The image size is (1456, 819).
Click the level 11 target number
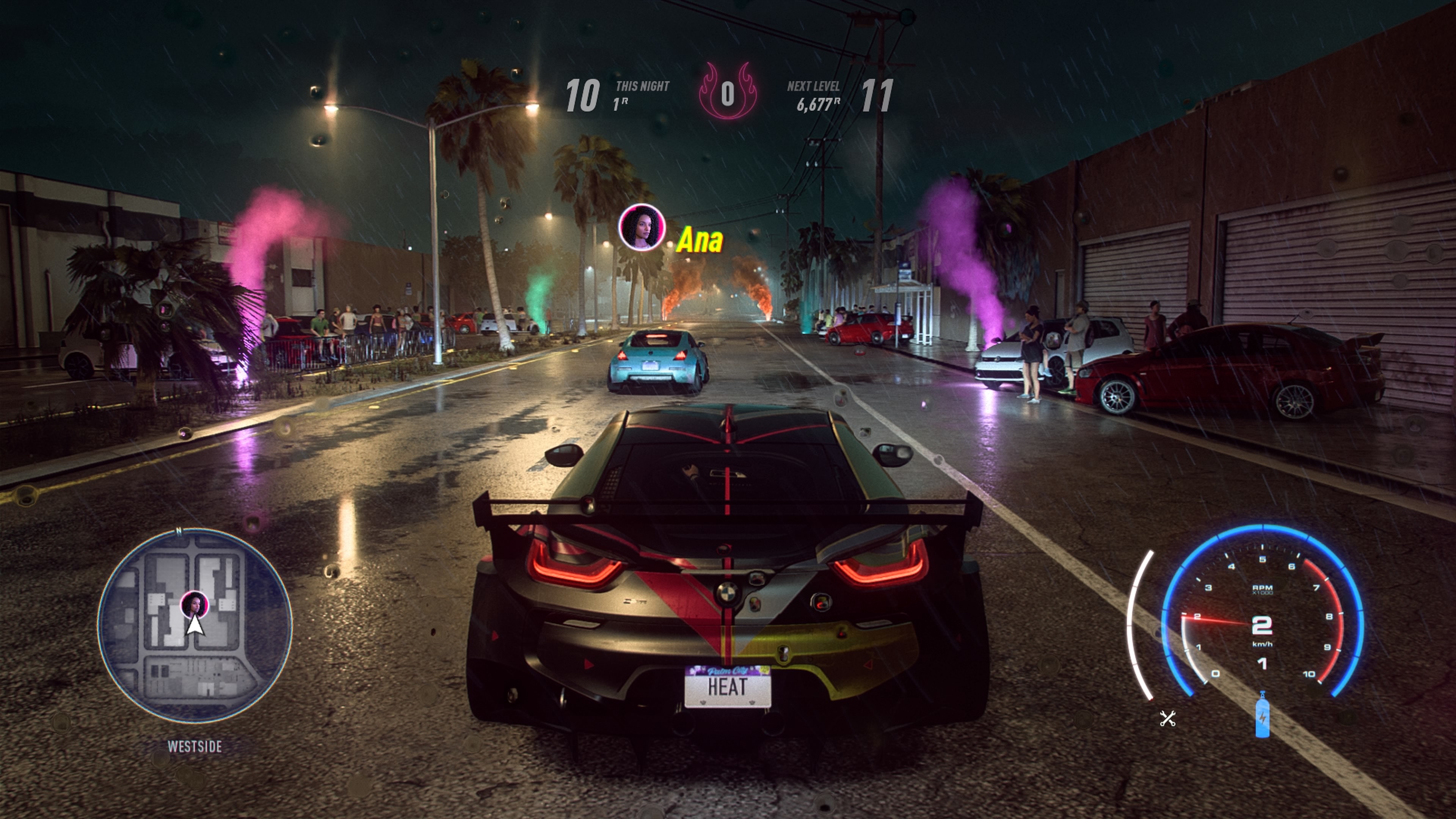880,95
